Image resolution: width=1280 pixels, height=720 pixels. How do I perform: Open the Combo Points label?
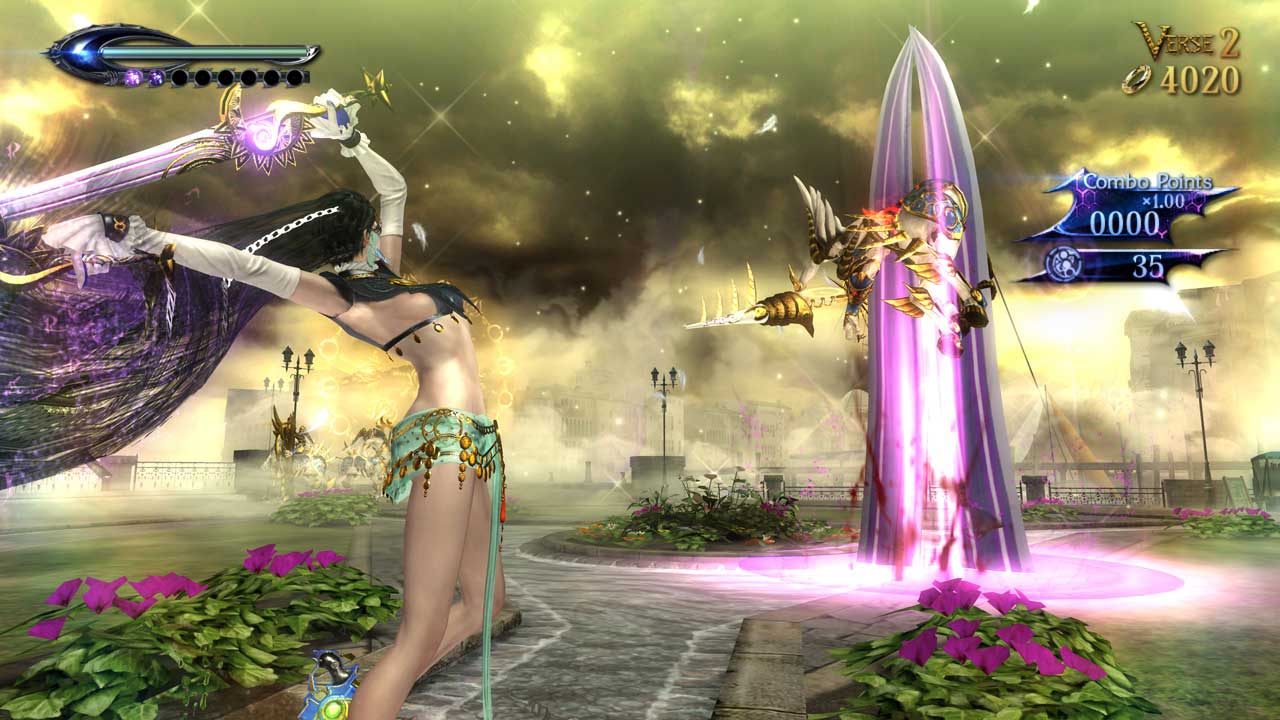[x=1148, y=181]
